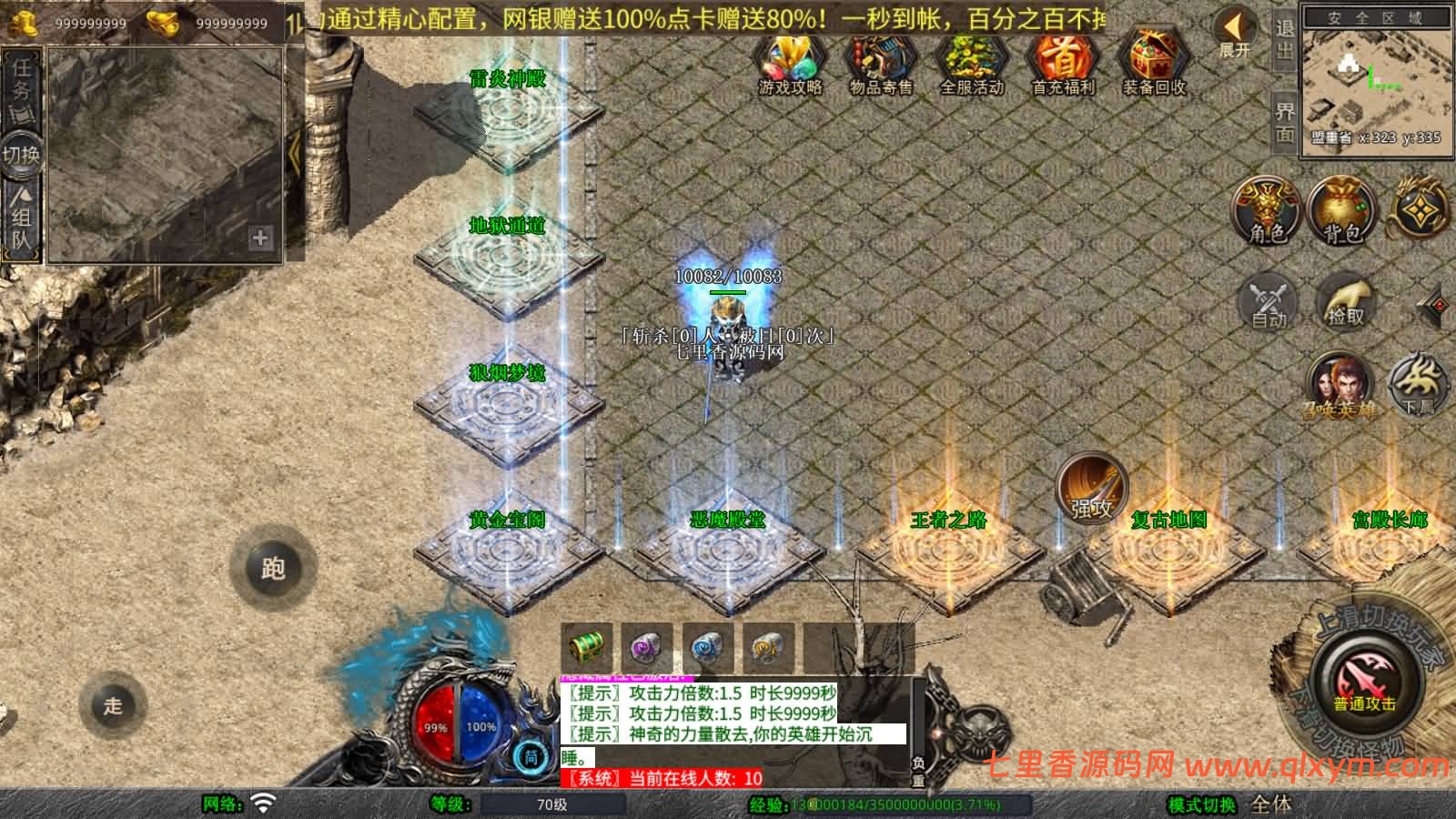This screenshot has height=819, width=1456.
Task: Click 模式切换 attack mode switch
Action: pos(1201,804)
